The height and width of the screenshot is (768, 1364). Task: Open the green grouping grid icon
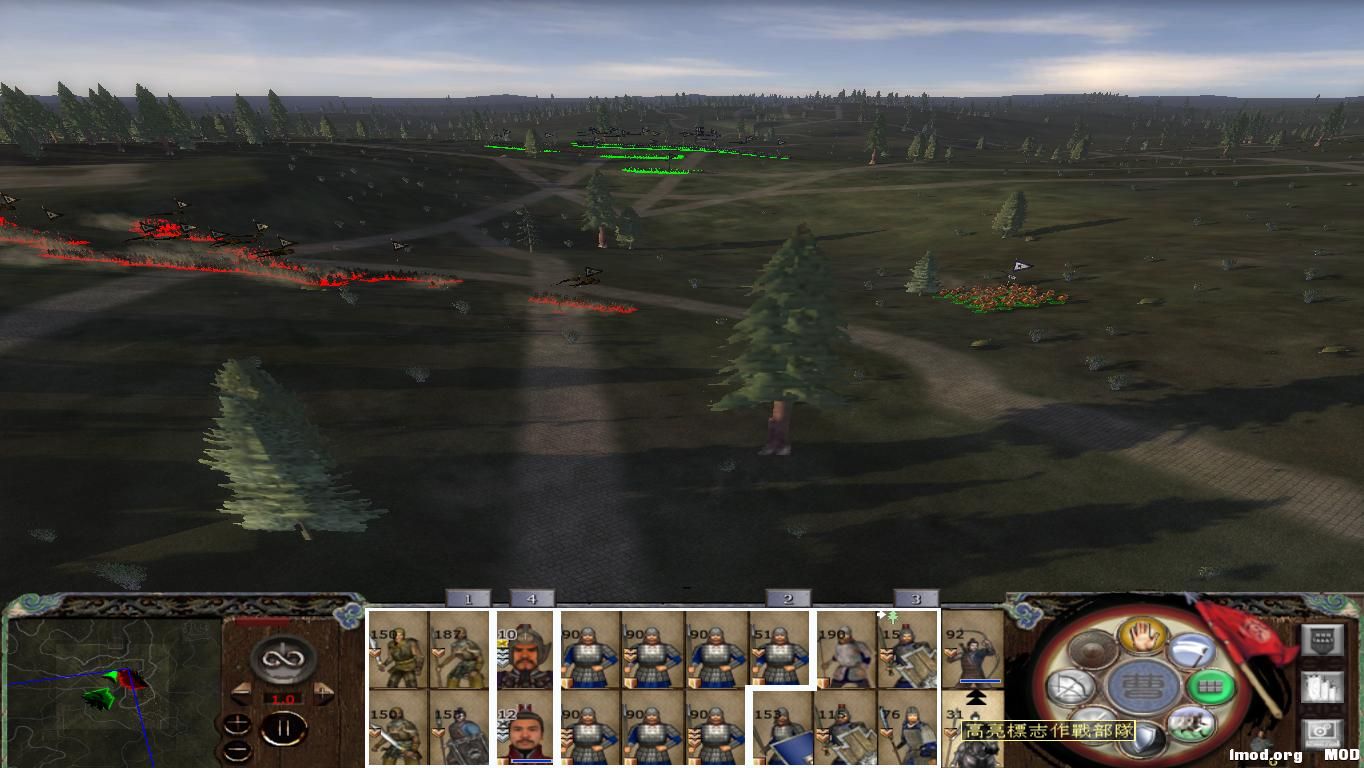tap(1211, 686)
